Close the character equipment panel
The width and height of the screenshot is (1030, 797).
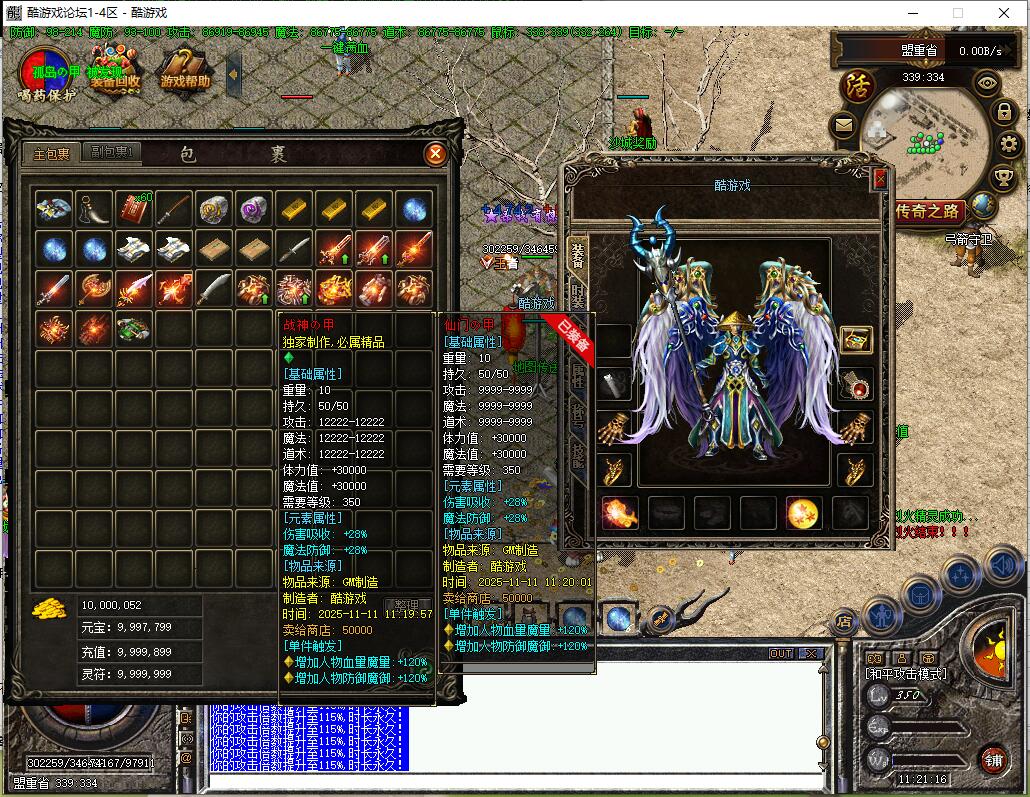tap(880, 178)
